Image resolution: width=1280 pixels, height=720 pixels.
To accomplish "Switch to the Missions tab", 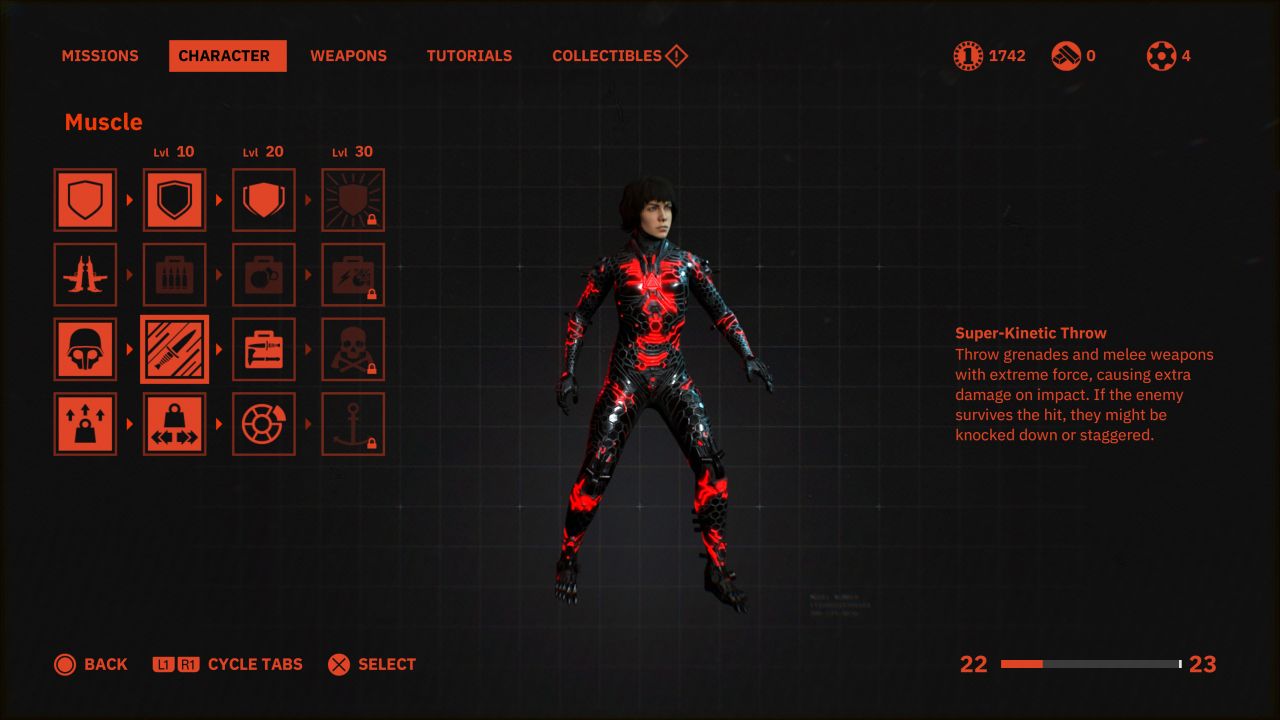I will (x=100, y=56).
